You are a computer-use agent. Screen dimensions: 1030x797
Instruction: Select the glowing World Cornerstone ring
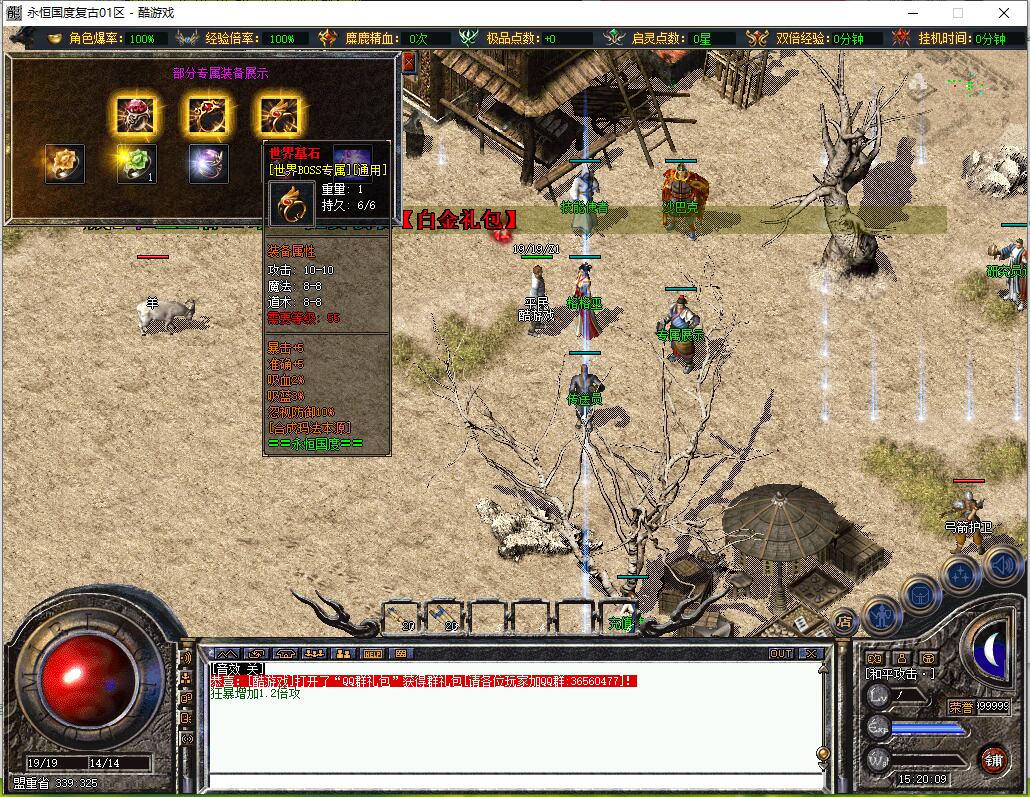[278, 117]
